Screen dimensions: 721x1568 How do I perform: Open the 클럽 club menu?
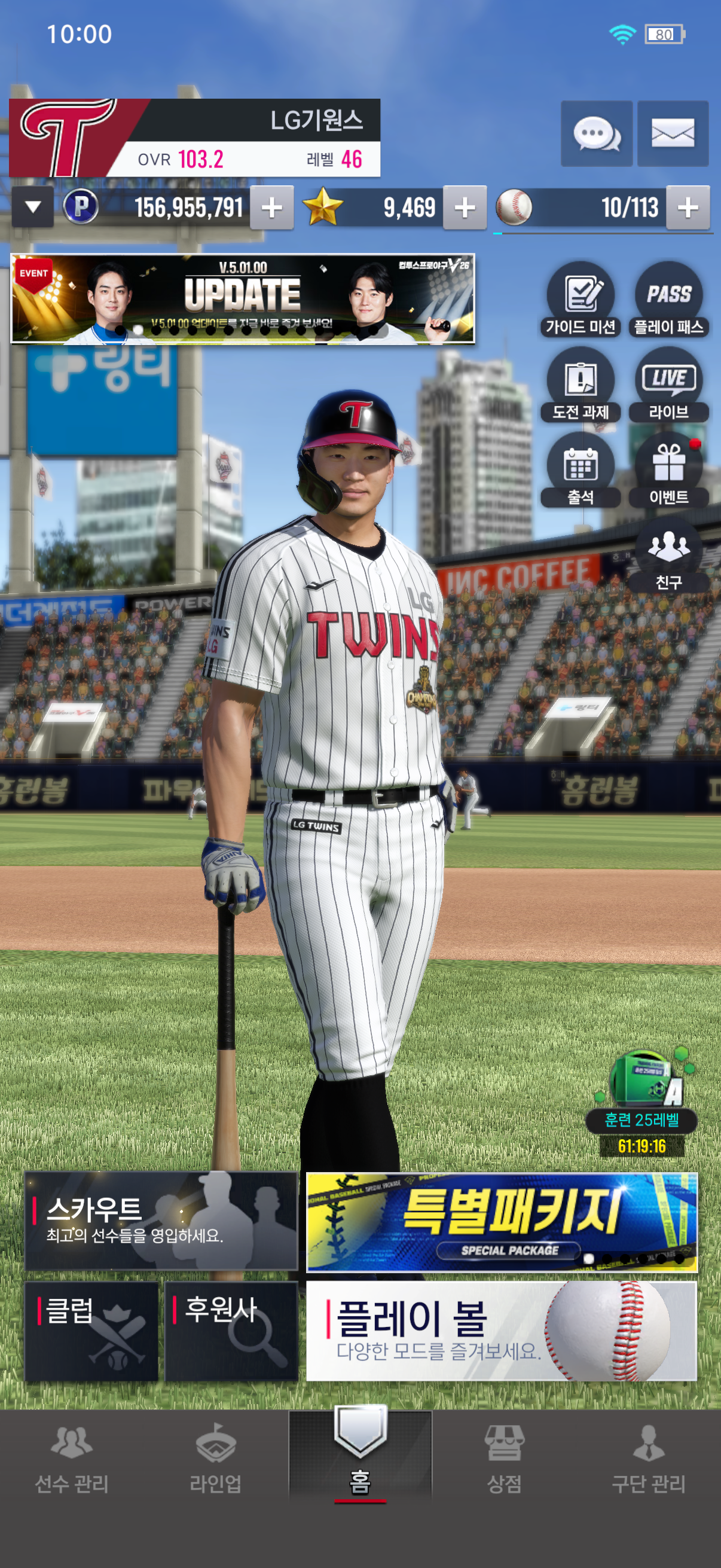[x=91, y=1331]
